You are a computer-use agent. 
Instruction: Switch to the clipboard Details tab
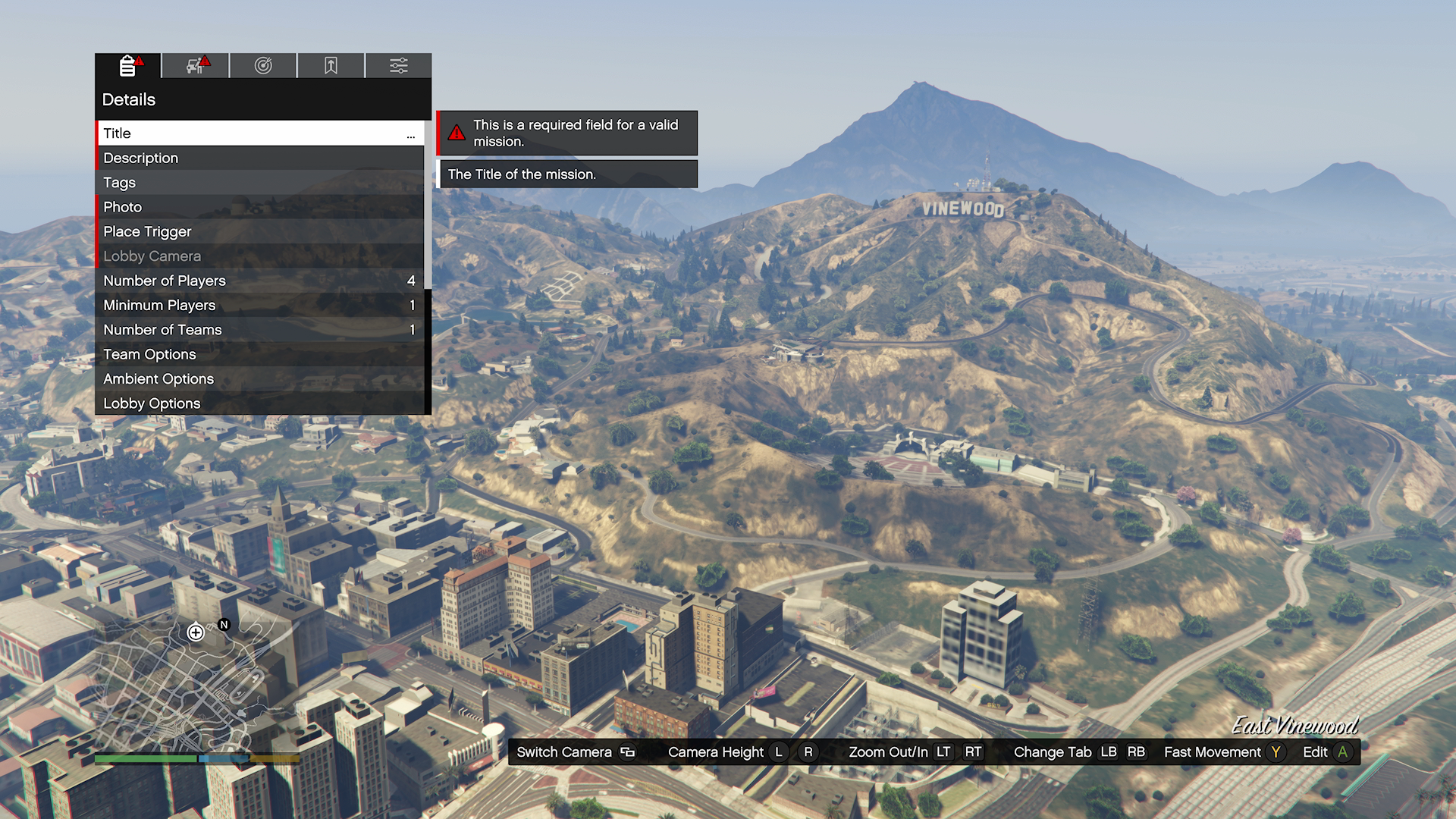coord(128,66)
